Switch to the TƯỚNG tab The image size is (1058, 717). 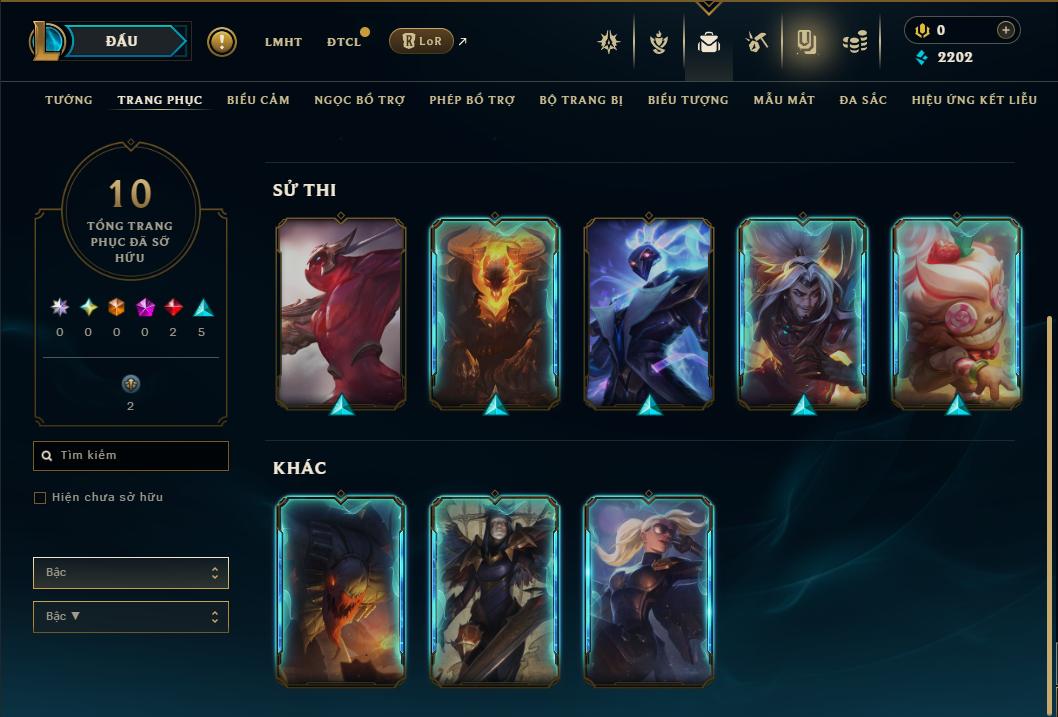69,100
